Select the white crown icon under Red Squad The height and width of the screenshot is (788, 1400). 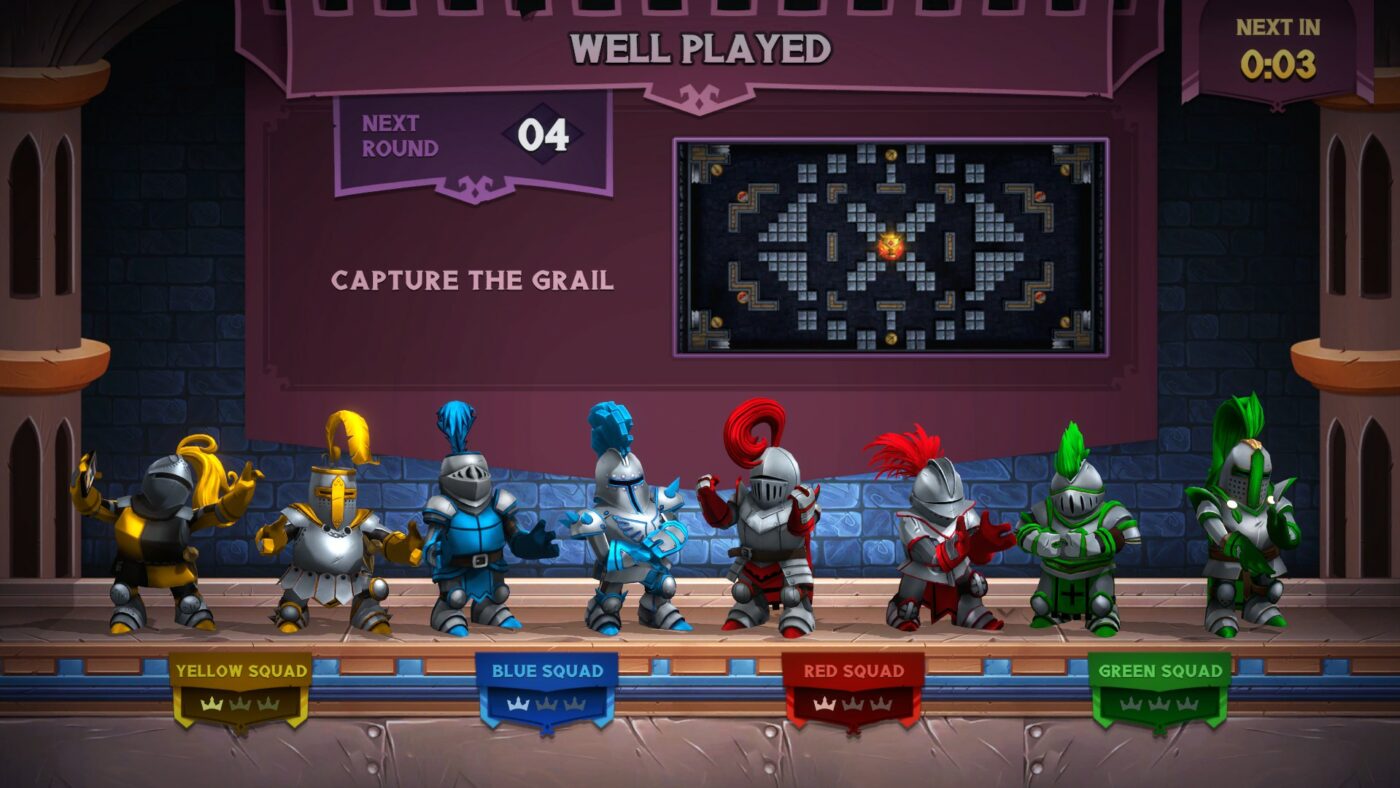[x=822, y=704]
